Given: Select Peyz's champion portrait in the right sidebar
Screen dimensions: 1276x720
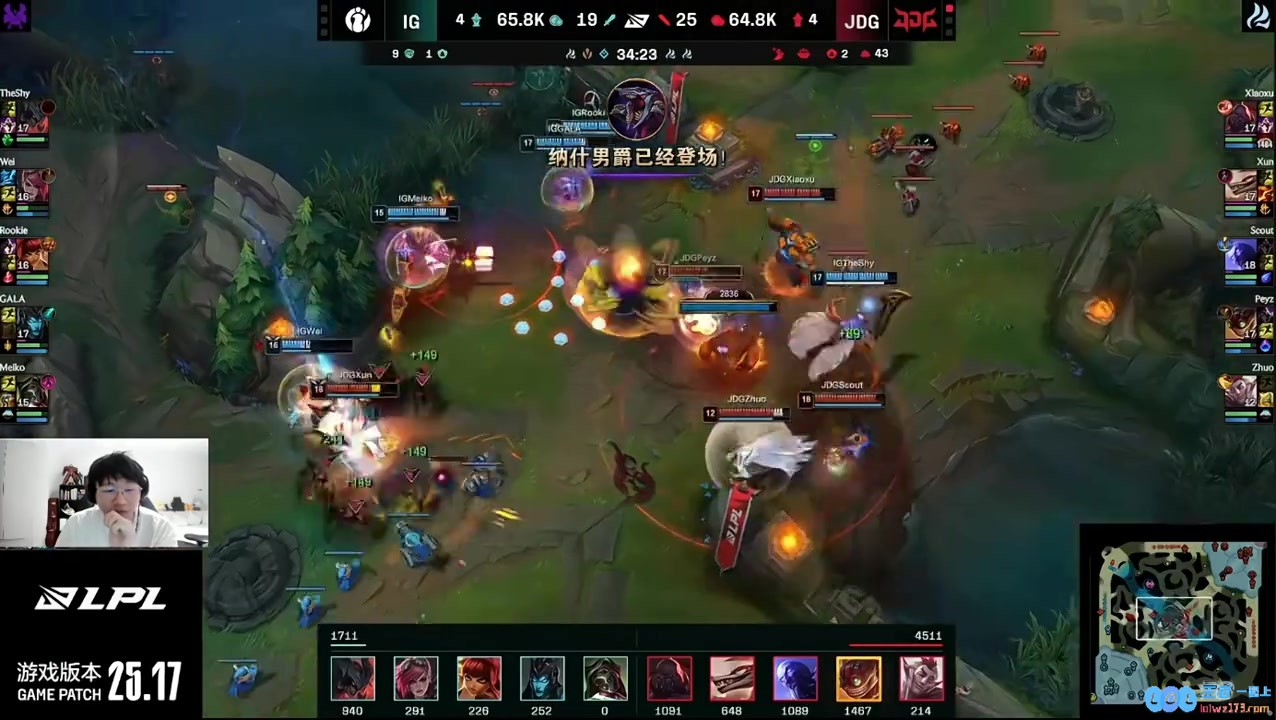Looking at the screenshot, I should pos(1242,323).
